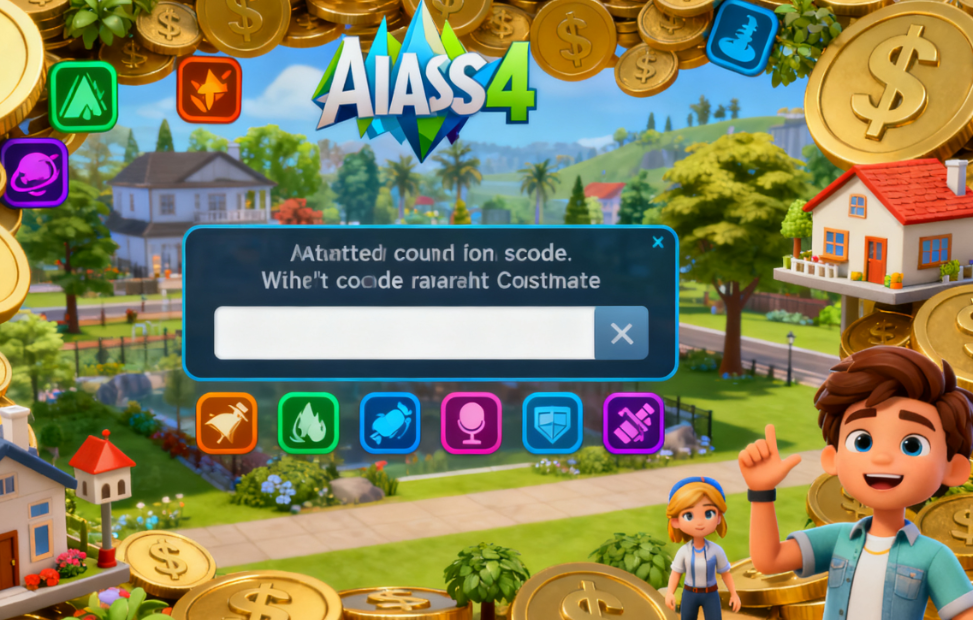Open the pink microphone icon
Screen dimensions: 973x620
tap(471, 423)
